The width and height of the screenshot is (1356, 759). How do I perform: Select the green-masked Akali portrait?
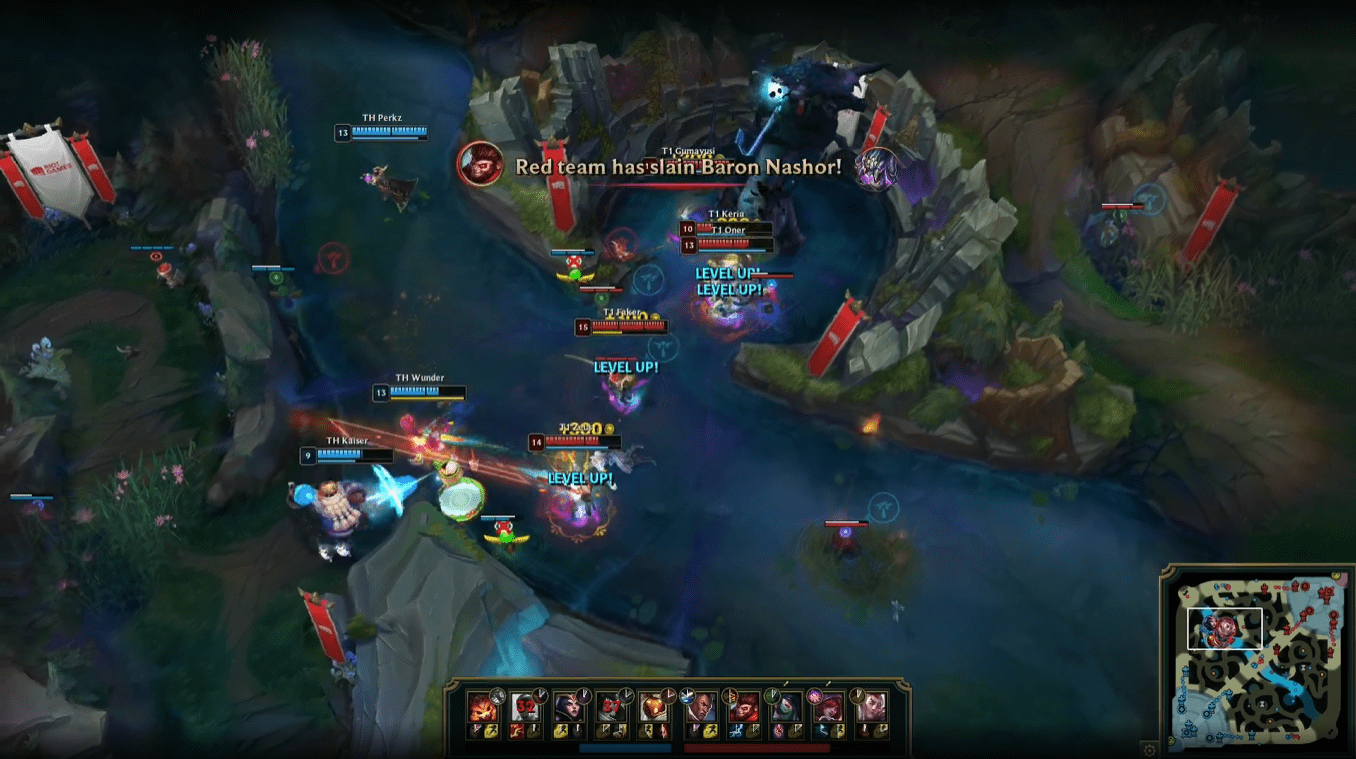pos(787,707)
